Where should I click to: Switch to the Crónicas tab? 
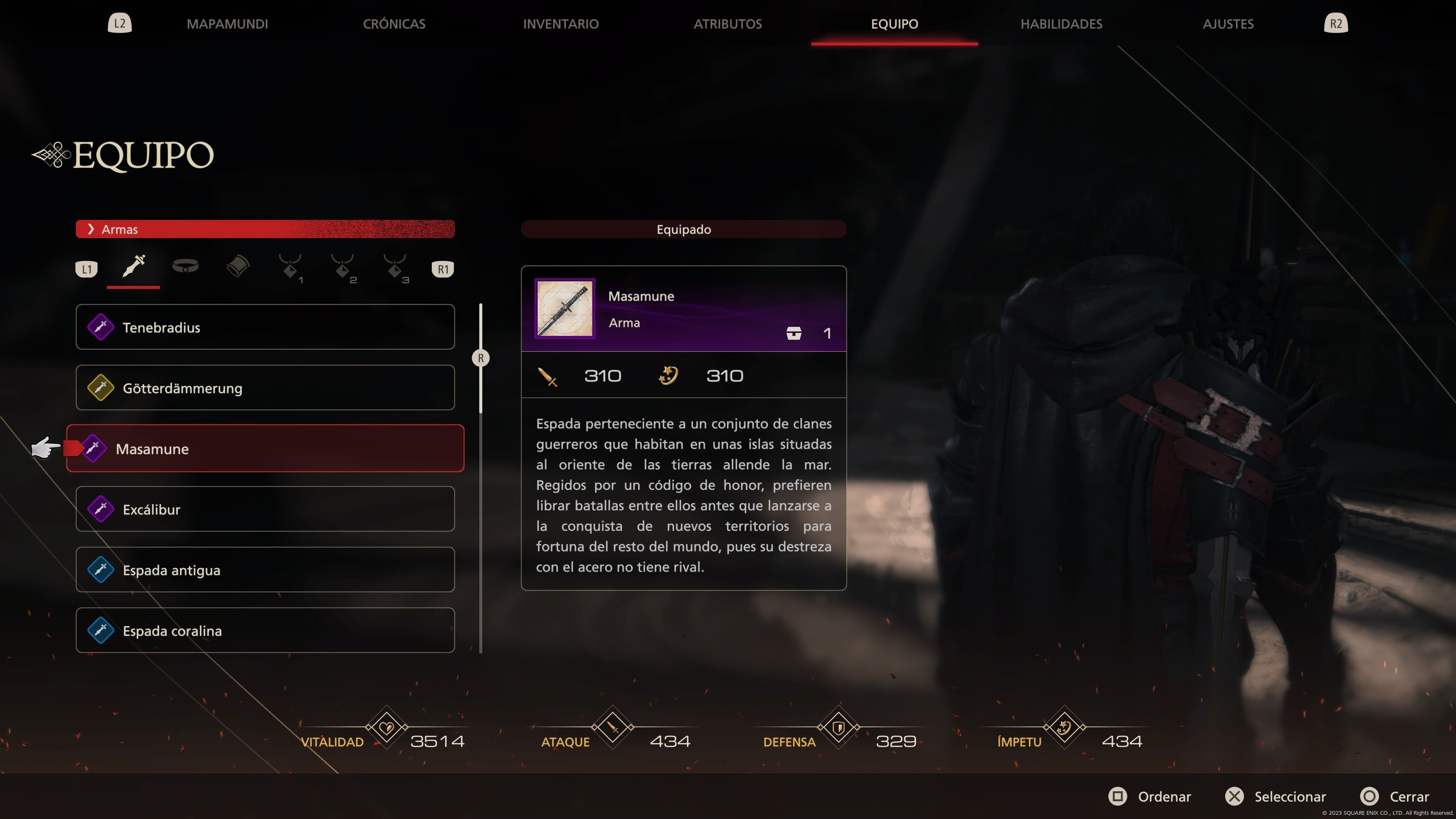[394, 24]
